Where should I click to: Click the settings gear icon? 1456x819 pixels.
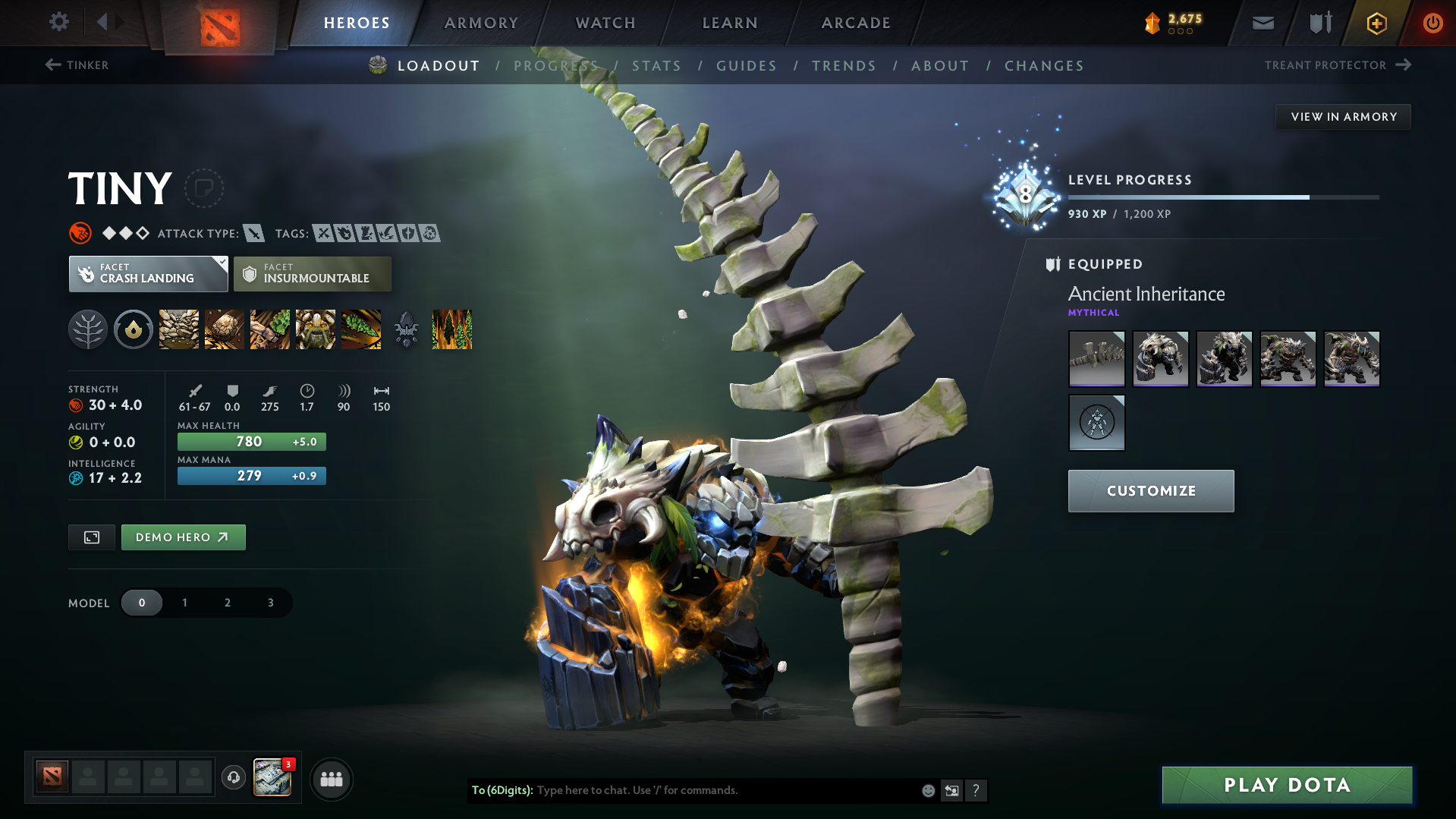point(58,22)
